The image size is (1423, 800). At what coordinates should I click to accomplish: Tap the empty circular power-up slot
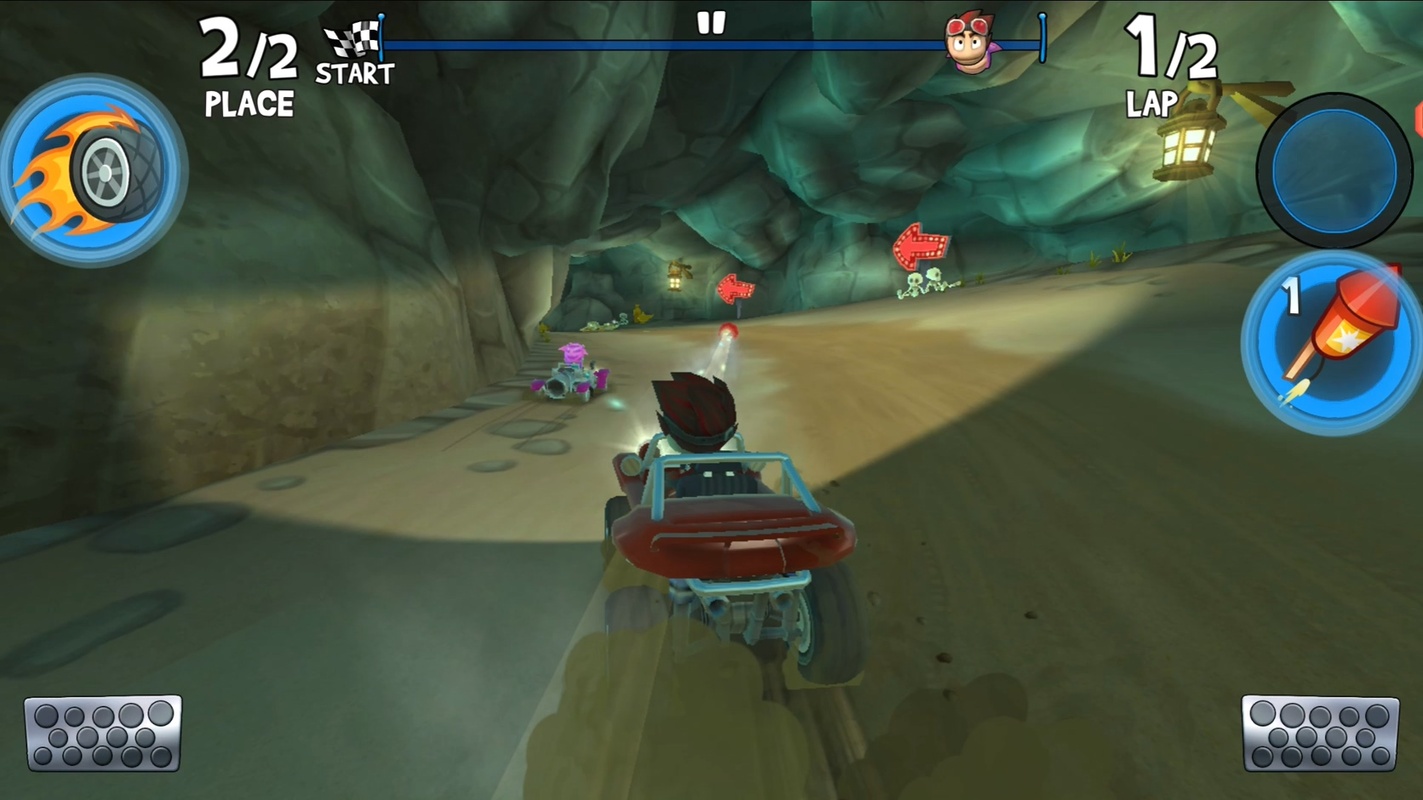point(1334,171)
